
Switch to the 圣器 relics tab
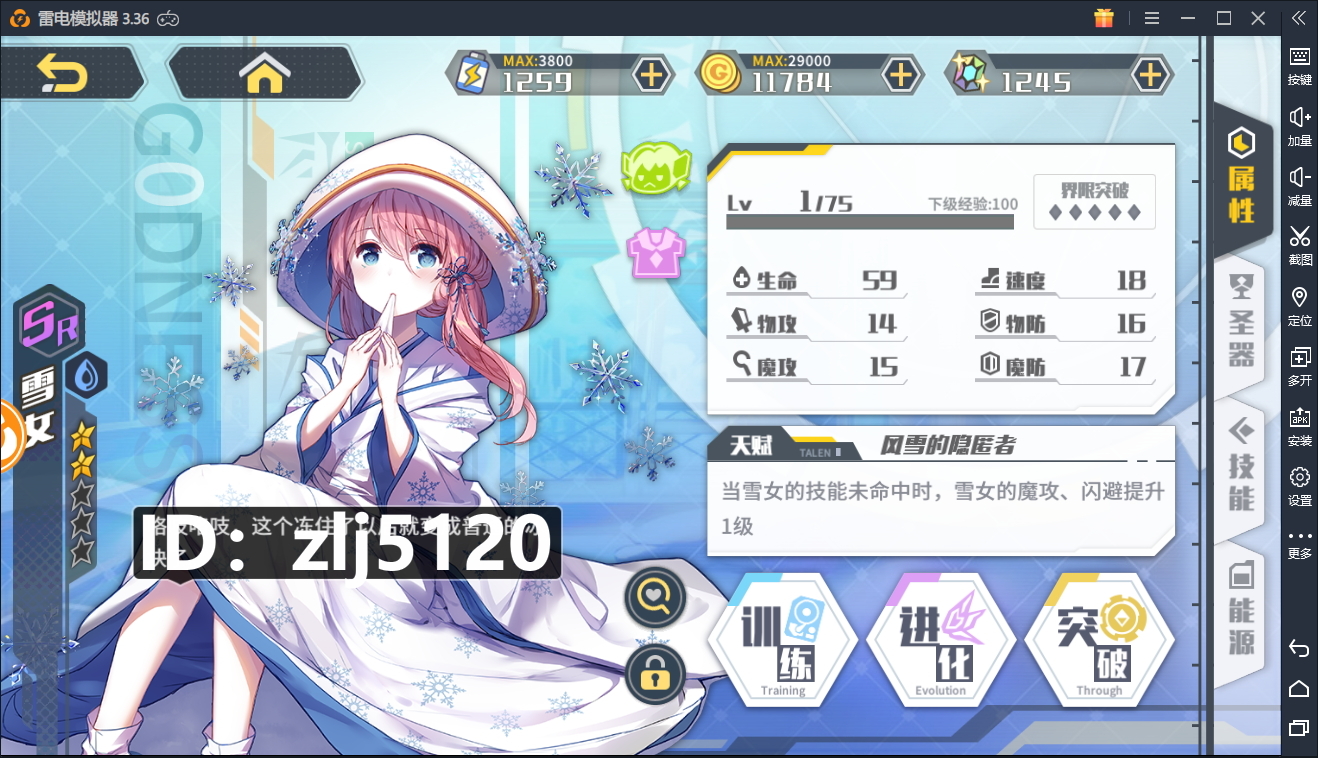[1241, 322]
